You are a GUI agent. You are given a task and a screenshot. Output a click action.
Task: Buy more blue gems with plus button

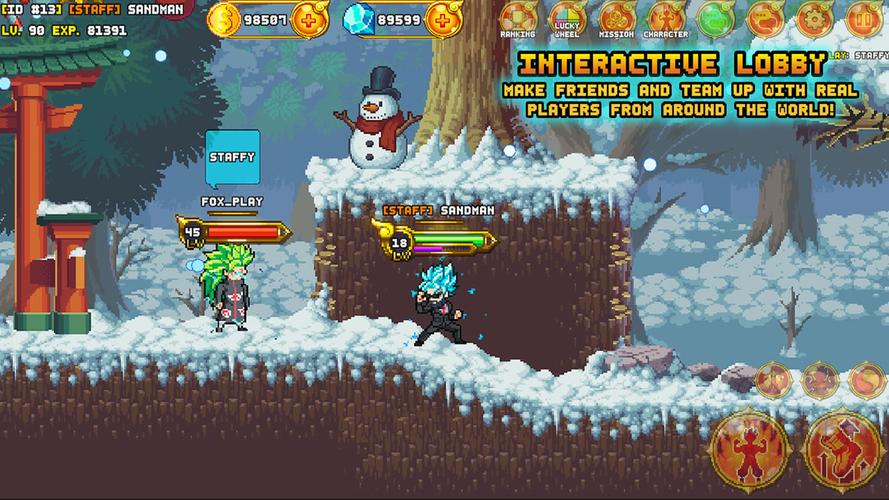click(x=442, y=19)
